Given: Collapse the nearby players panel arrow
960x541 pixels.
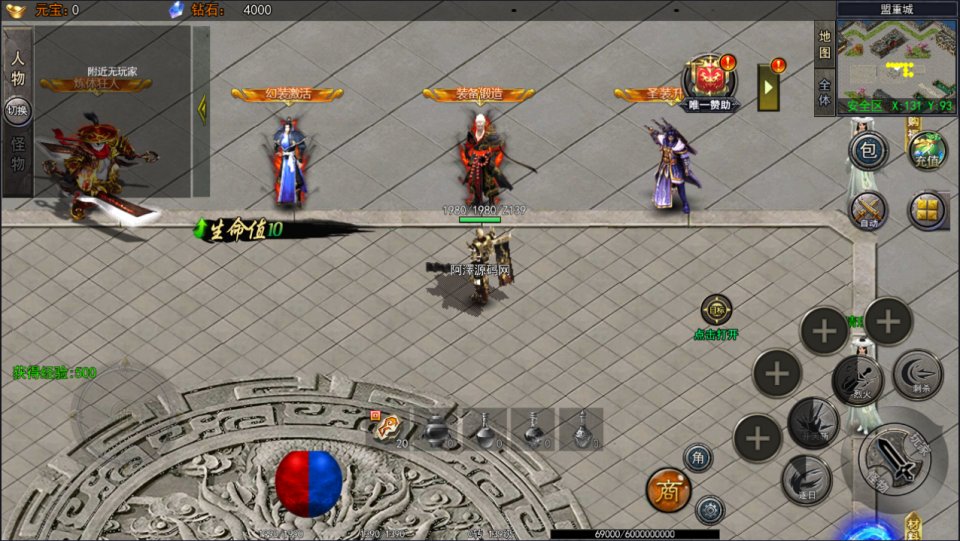Looking at the screenshot, I should coord(201,108).
